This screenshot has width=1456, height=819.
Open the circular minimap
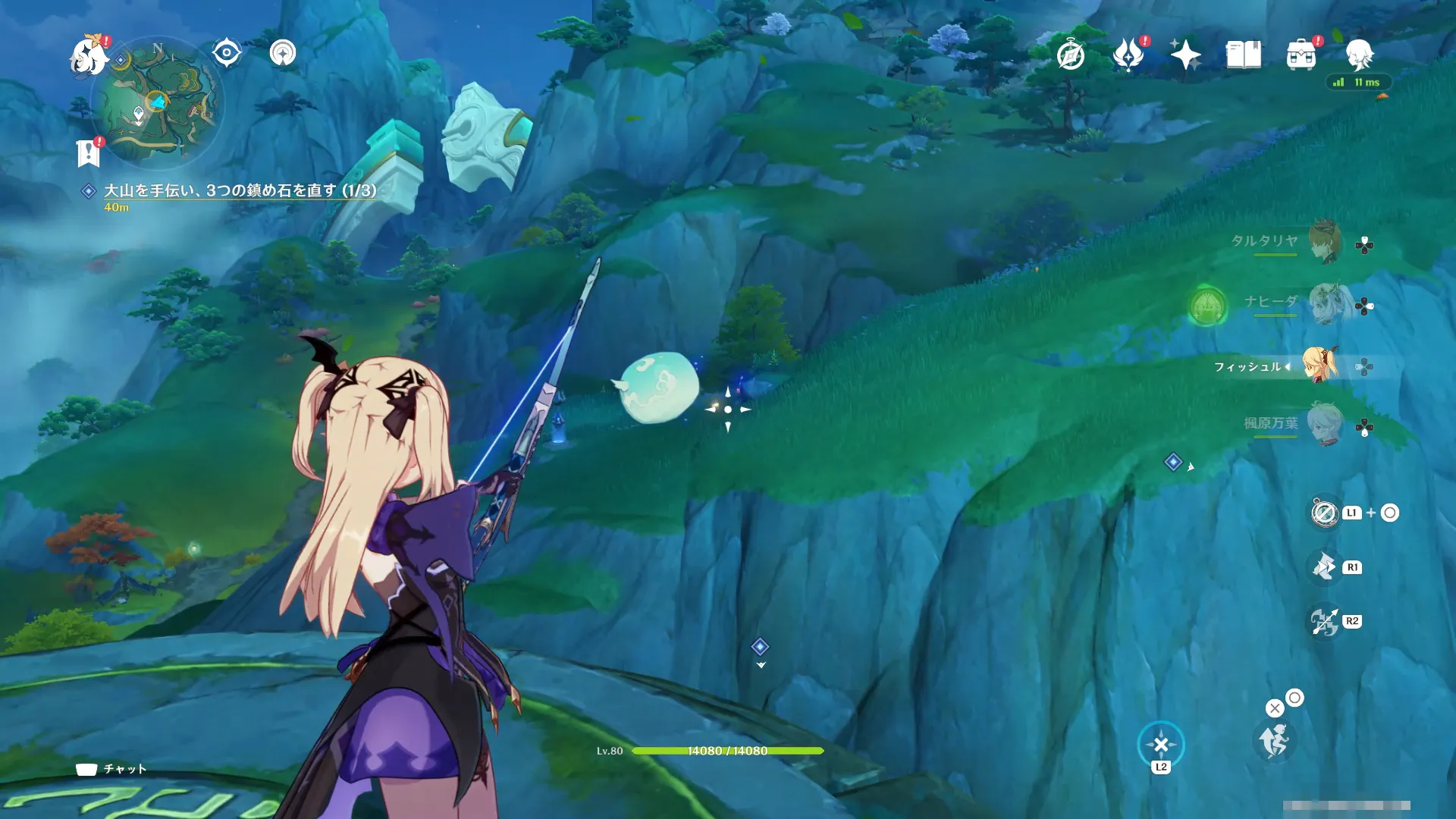click(157, 104)
